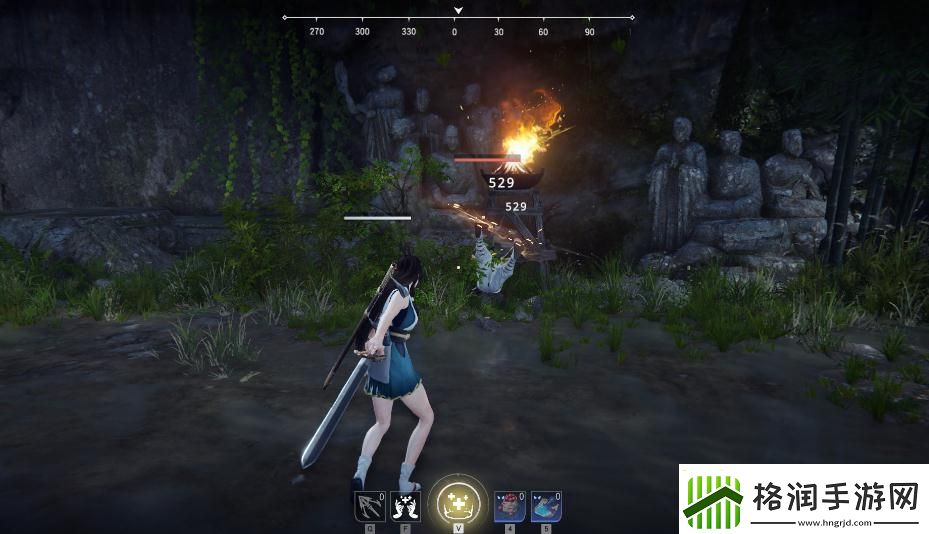Use the healing hands skill icon
This screenshot has width=929, height=534.
(406, 507)
